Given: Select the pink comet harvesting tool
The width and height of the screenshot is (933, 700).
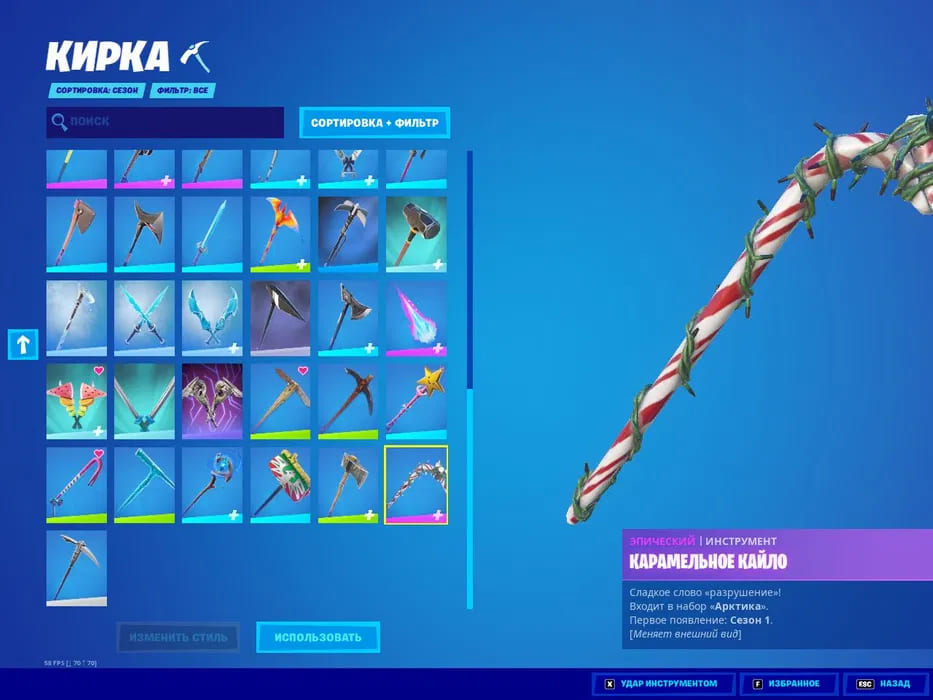Looking at the screenshot, I should click(x=416, y=317).
